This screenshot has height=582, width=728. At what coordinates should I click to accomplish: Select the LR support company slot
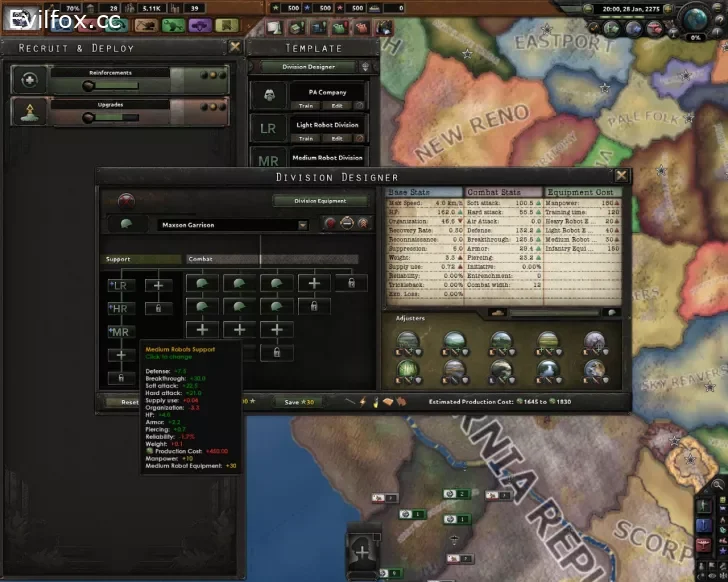click(x=121, y=285)
